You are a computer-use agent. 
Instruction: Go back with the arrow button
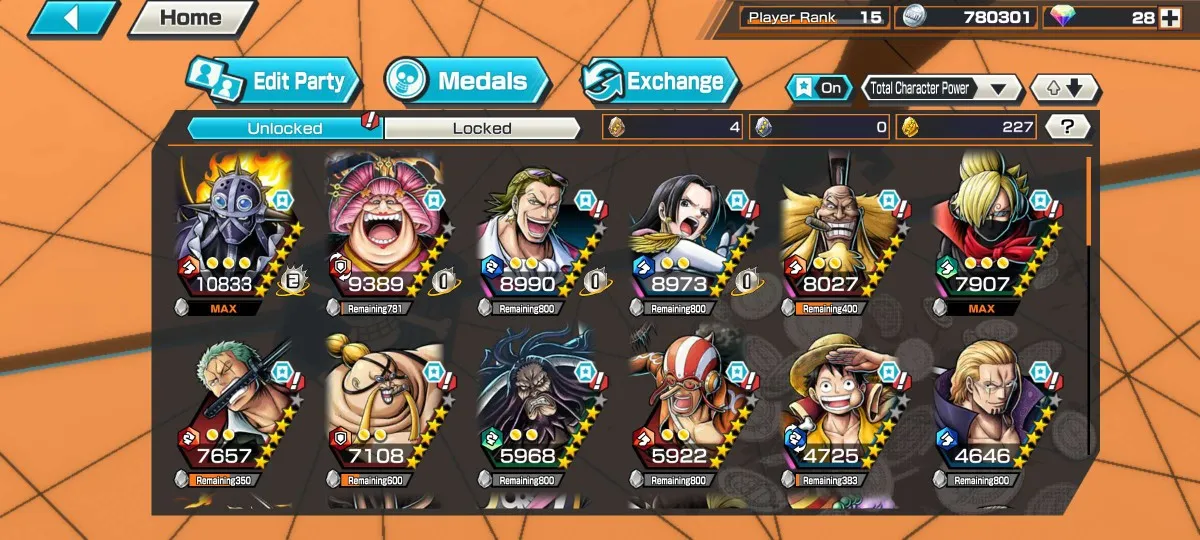(x=73, y=18)
